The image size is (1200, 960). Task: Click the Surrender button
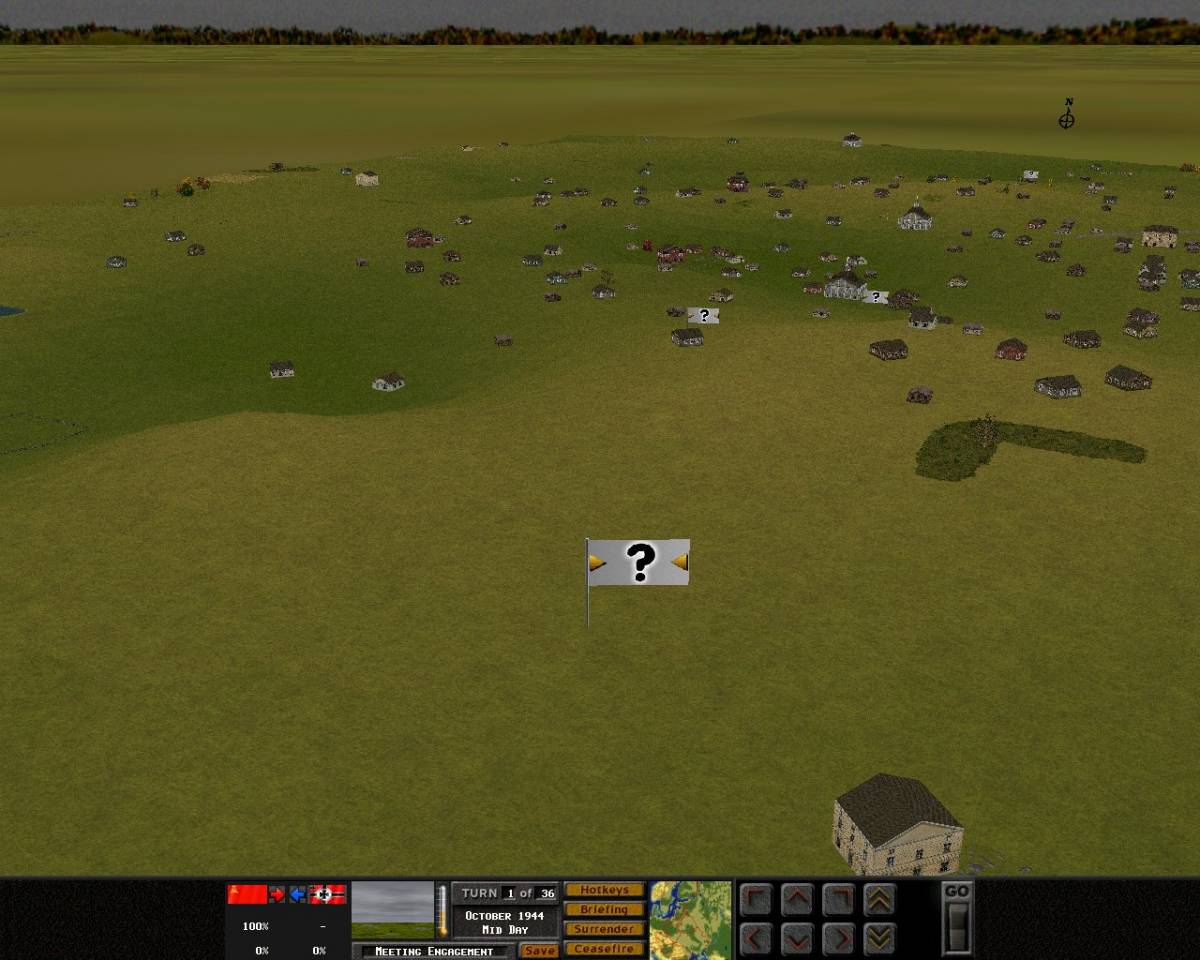604,929
